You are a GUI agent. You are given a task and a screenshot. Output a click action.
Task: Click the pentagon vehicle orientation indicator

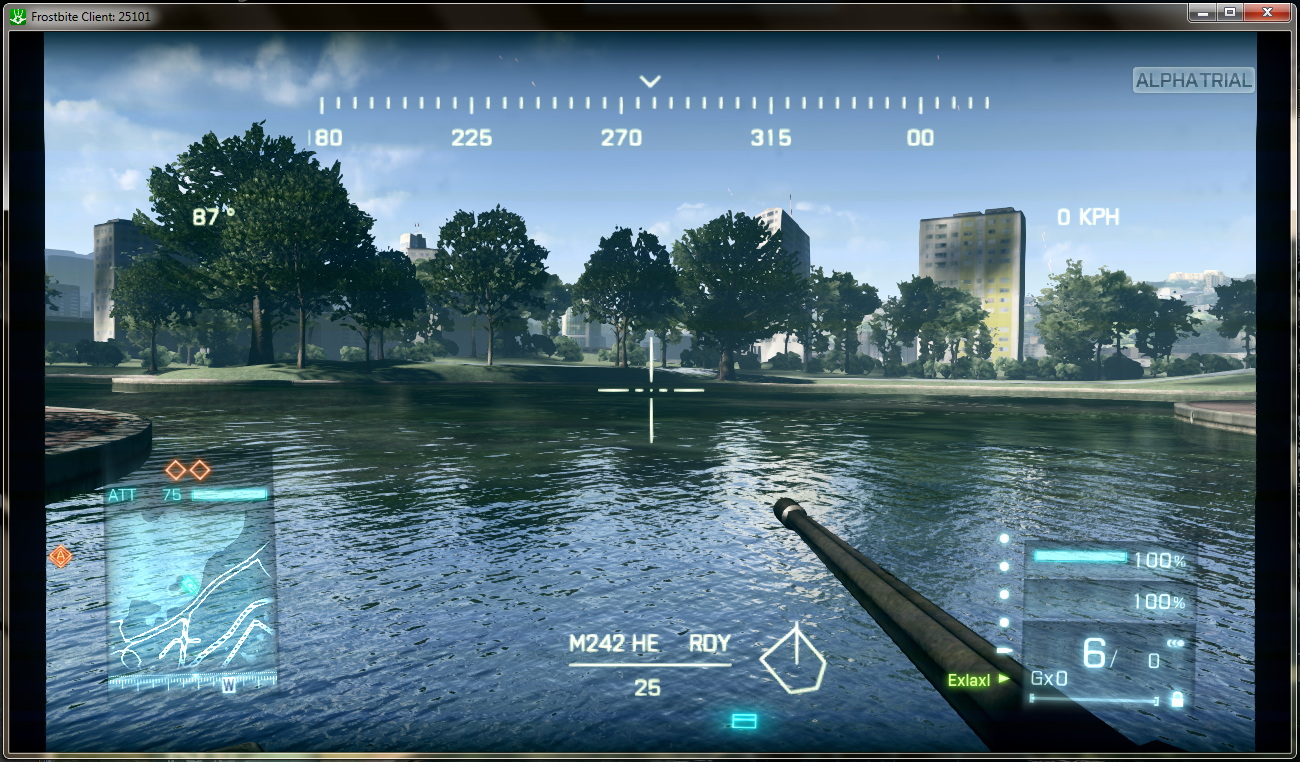coord(794,660)
